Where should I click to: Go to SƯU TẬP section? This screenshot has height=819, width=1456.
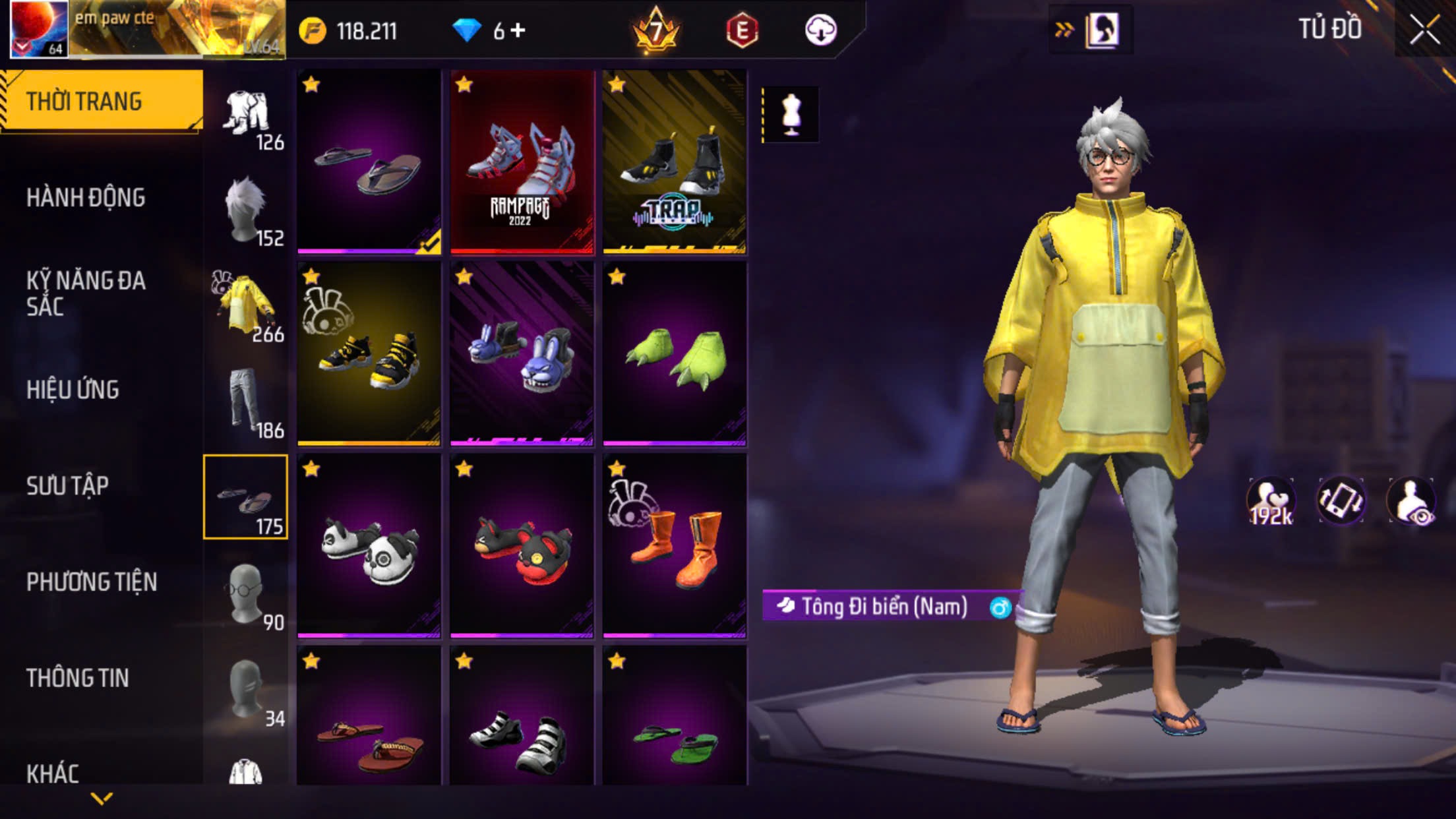[x=67, y=486]
